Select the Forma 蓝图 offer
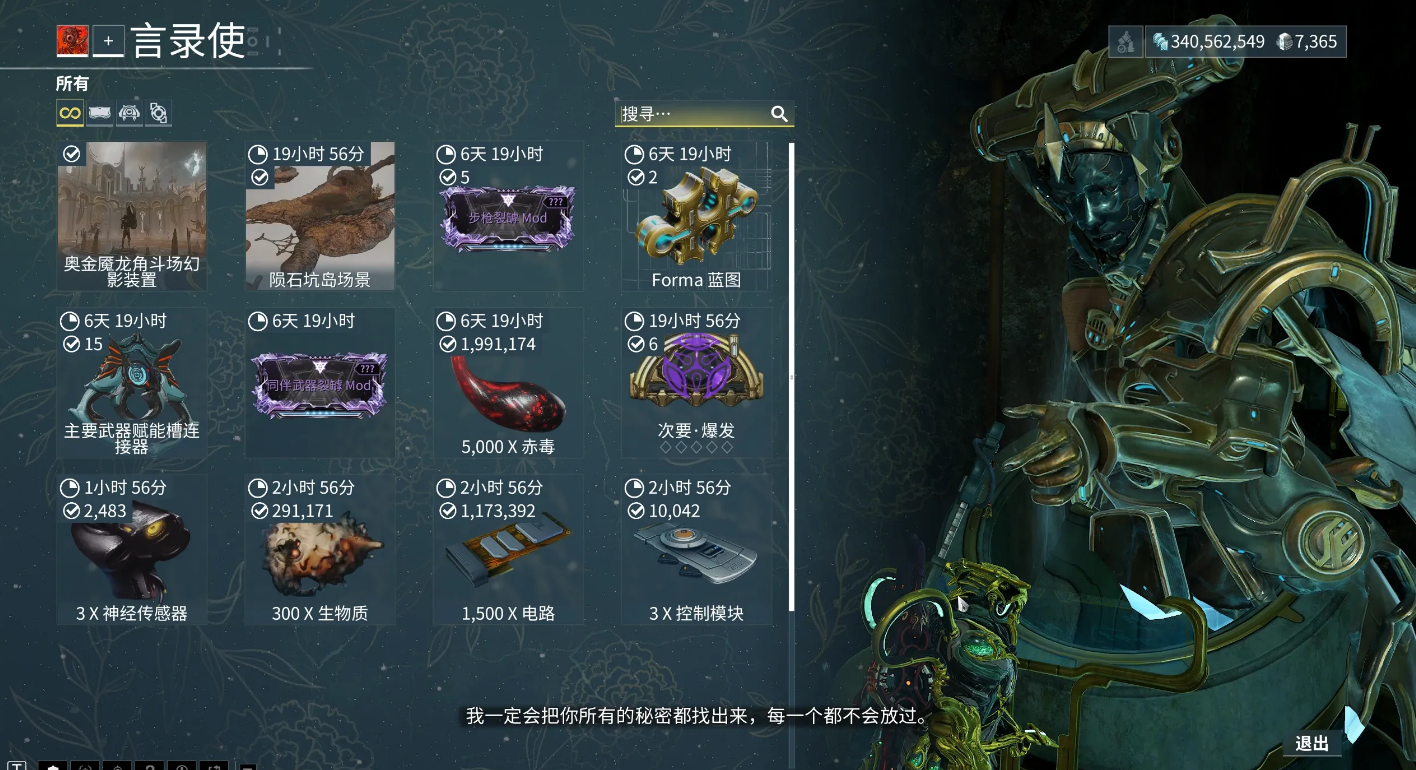Screen dimensions: 1416x770 697,217
